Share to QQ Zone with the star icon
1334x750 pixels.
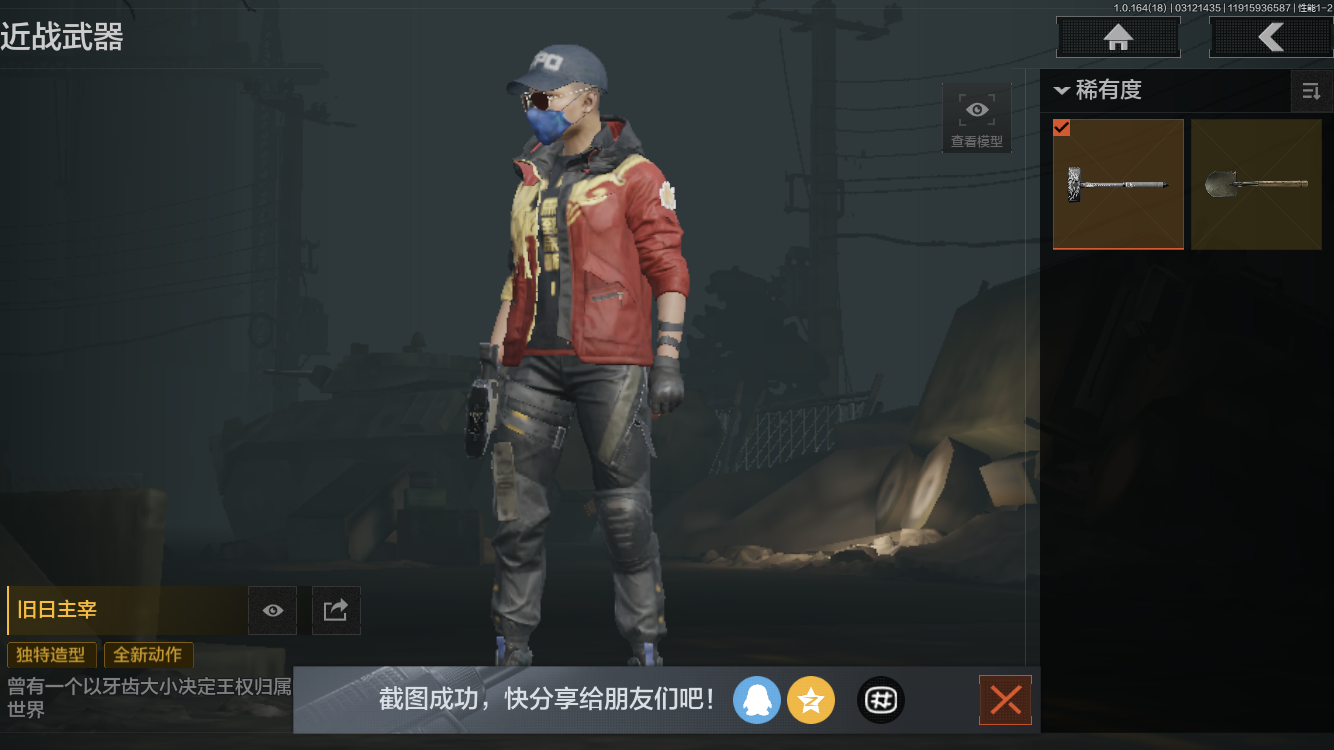point(811,700)
